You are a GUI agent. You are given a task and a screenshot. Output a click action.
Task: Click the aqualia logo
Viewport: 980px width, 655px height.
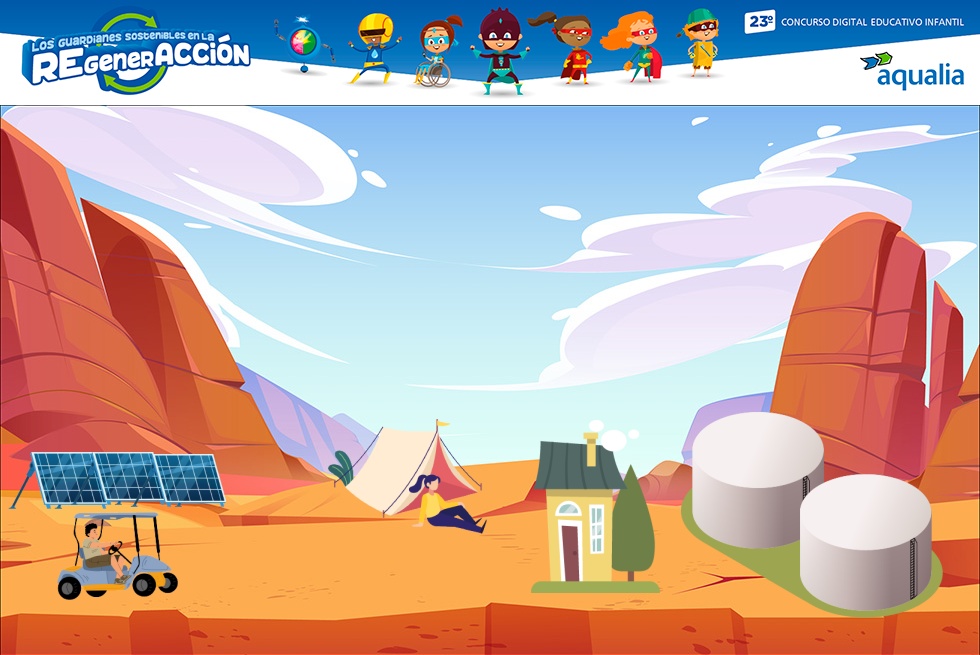(x=912, y=70)
